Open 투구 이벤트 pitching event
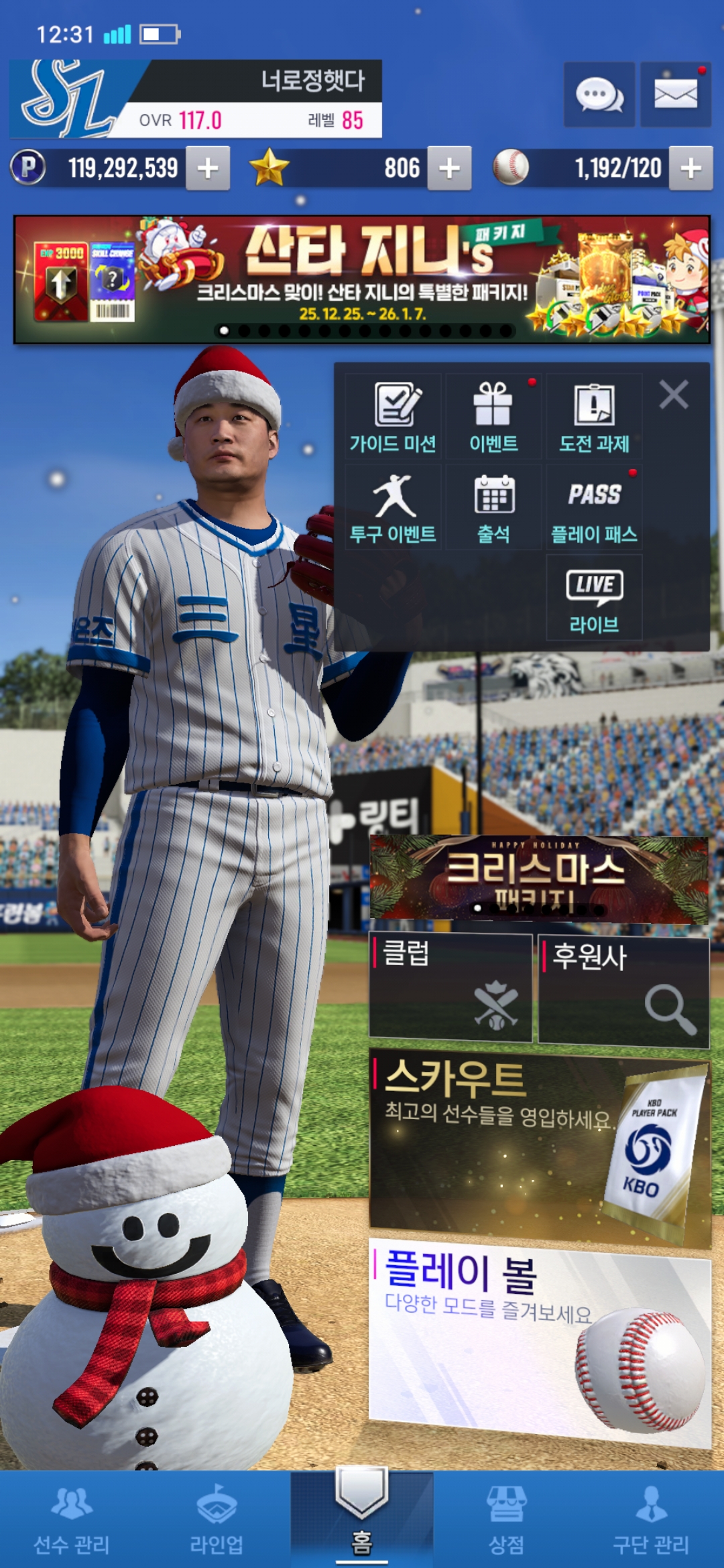Screen dimensions: 724x1568 393,507
